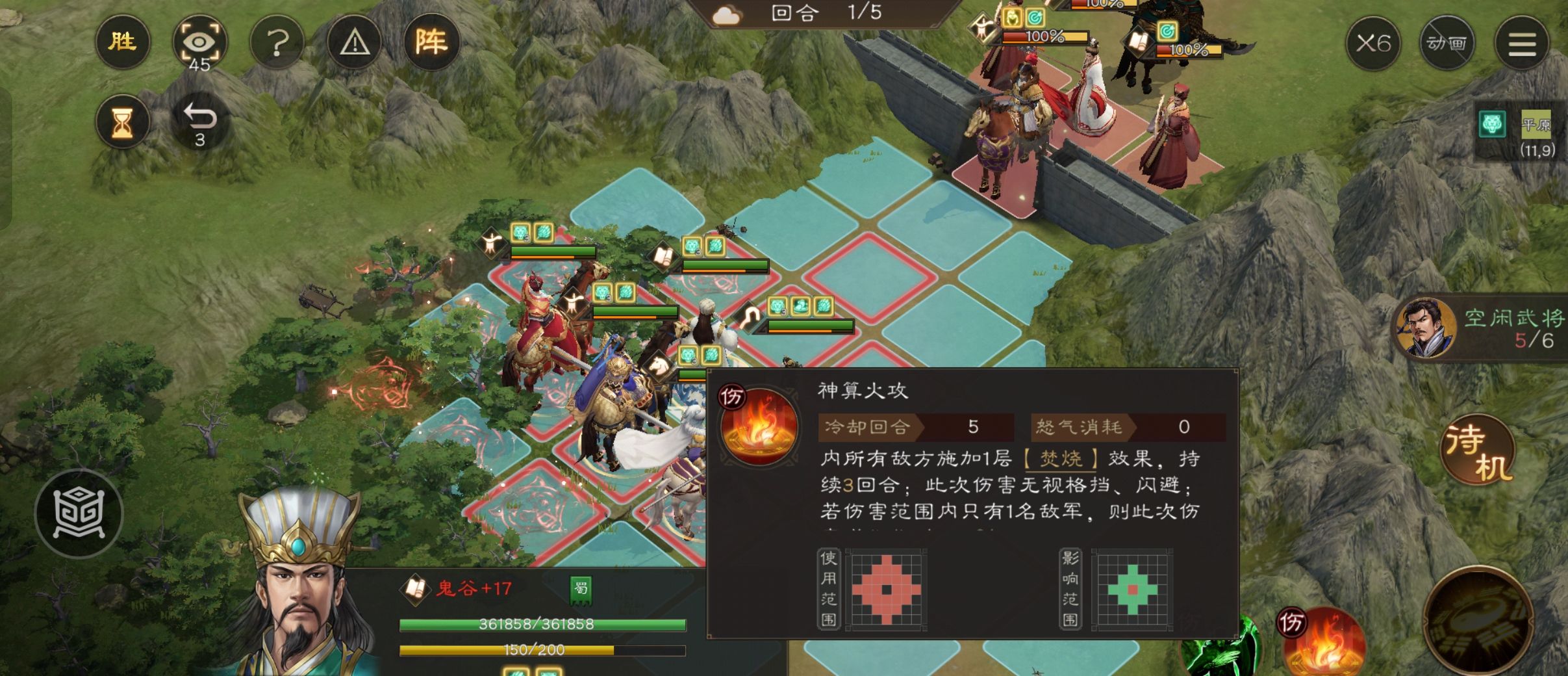Click the cloud weather icon beside turn counter
Image resolution: width=1568 pixels, height=676 pixels.
click(727, 15)
